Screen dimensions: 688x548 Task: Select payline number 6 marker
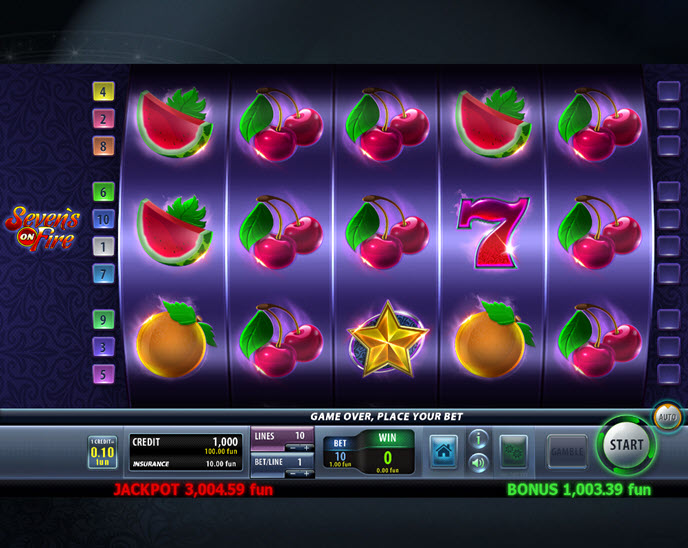(104, 192)
